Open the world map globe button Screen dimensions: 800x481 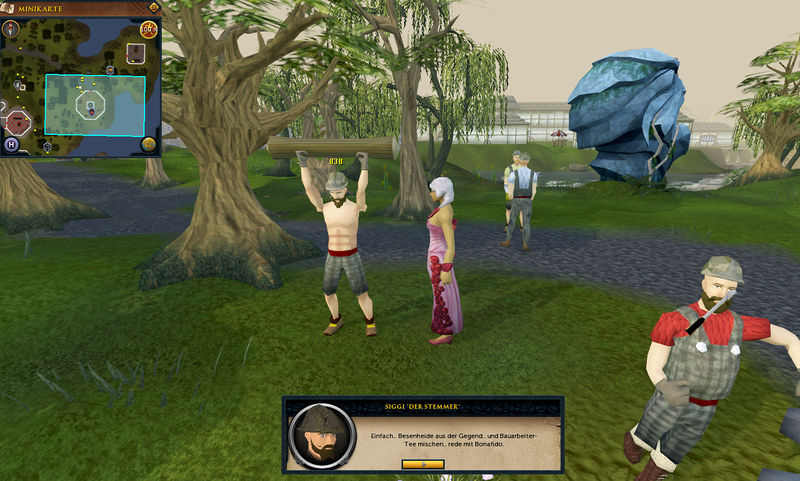[148, 143]
